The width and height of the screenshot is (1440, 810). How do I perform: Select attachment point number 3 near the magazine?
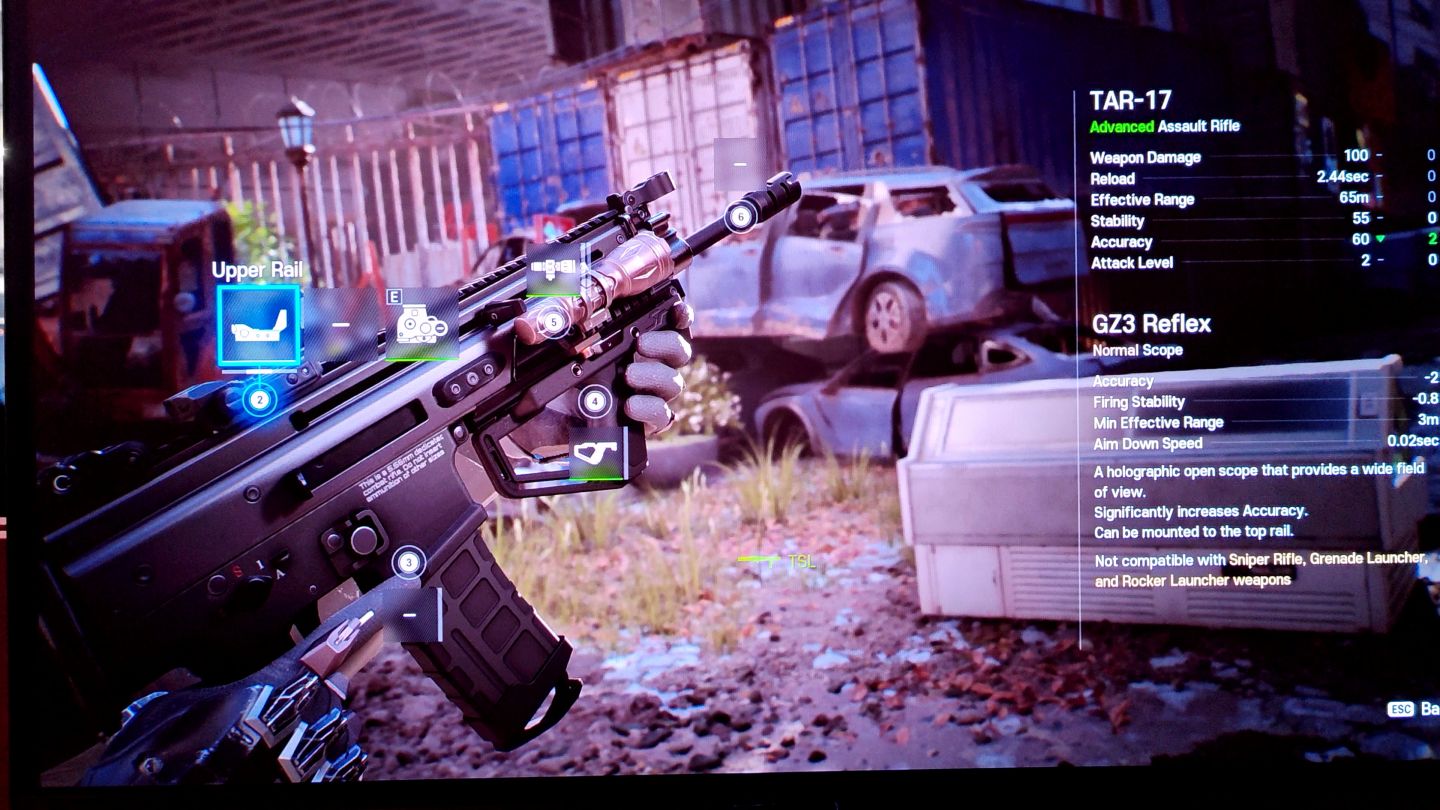tap(408, 563)
